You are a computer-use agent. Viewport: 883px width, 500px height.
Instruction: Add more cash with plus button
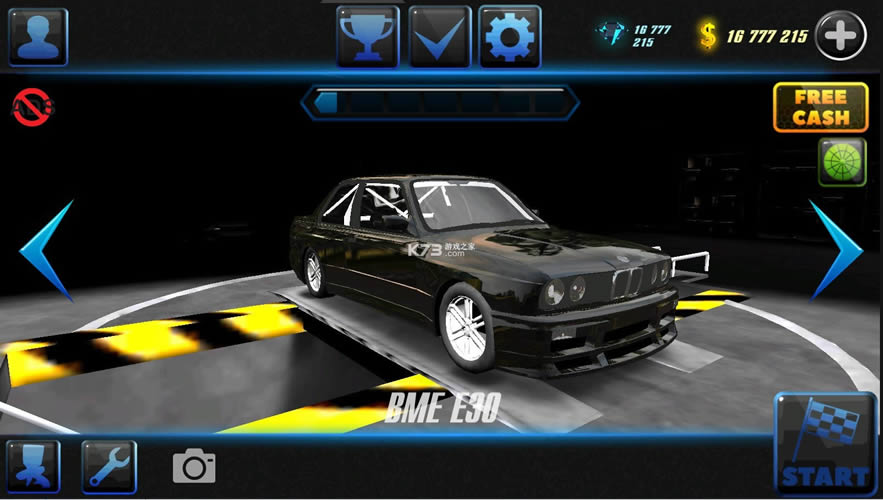click(840, 37)
